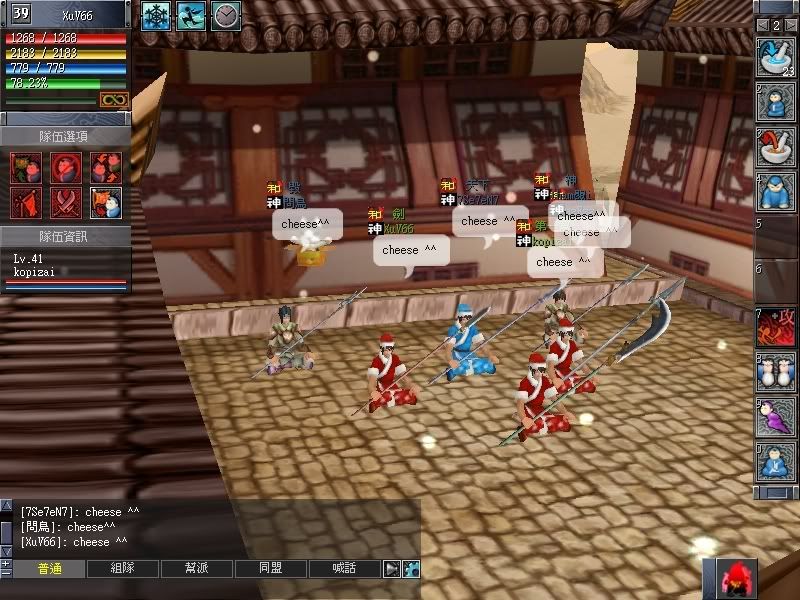Activate the running figure icon
Screen dimensions: 800x600
pyautogui.click(x=190, y=15)
